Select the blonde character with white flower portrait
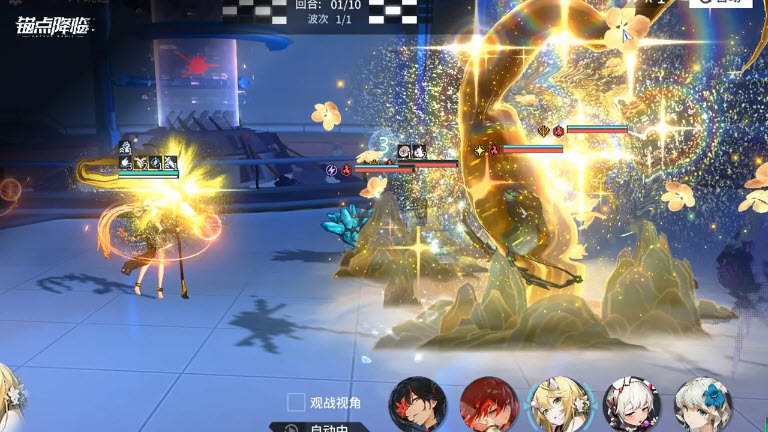Image resolution: width=768 pixels, height=432 pixels. pyautogui.click(x=559, y=406)
